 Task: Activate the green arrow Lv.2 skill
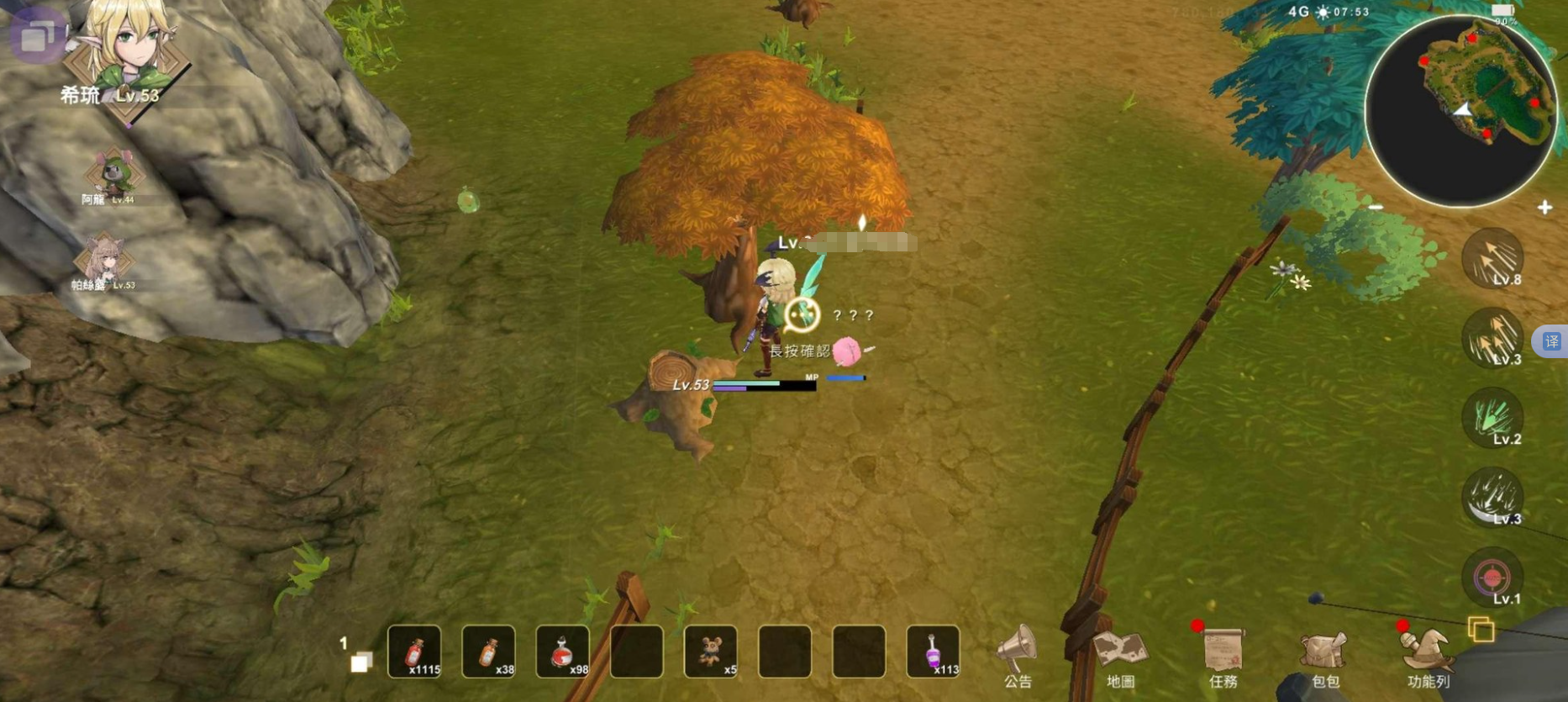pyautogui.click(x=1492, y=418)
